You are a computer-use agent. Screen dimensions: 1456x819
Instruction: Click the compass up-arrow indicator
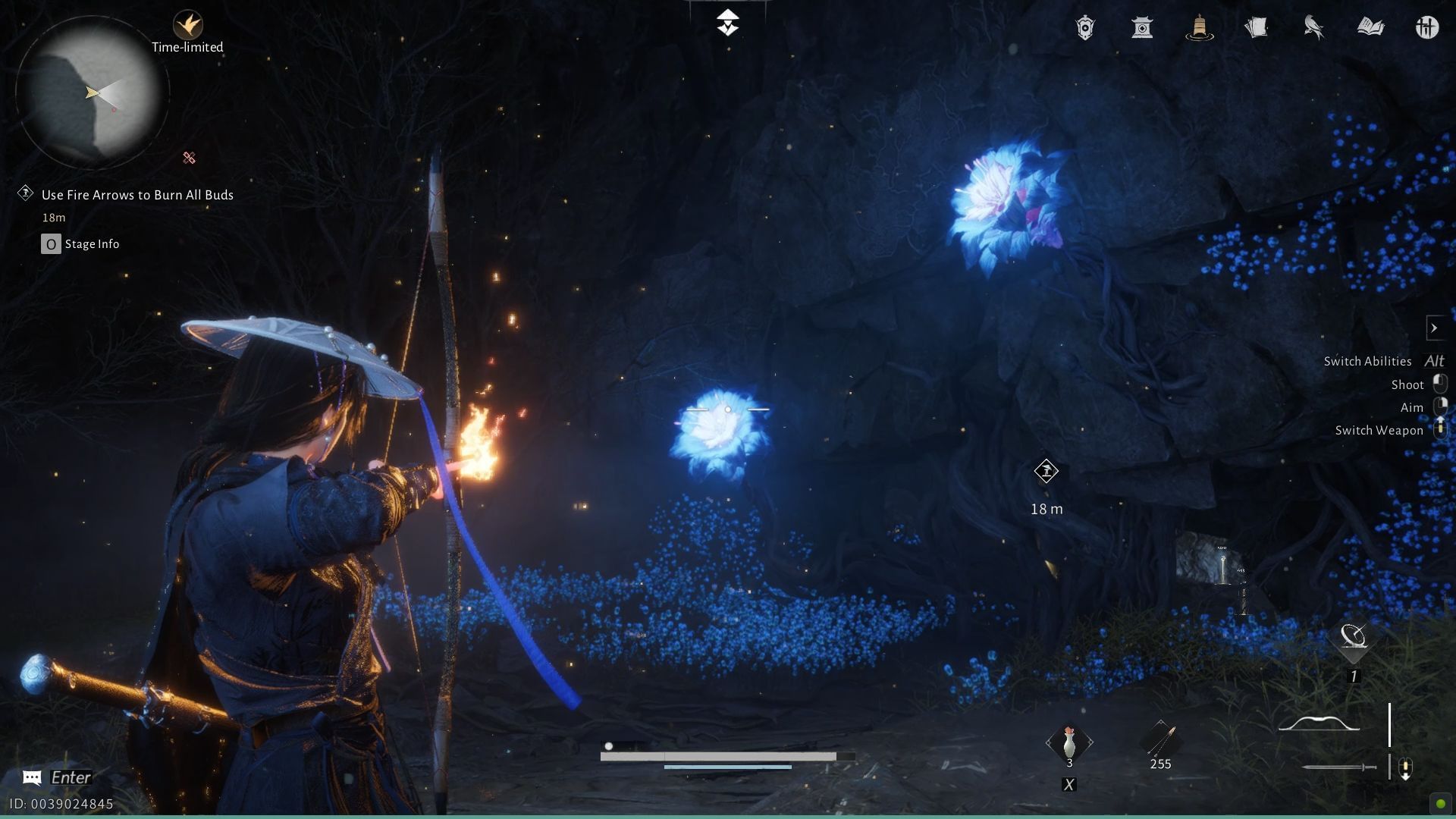727,23
